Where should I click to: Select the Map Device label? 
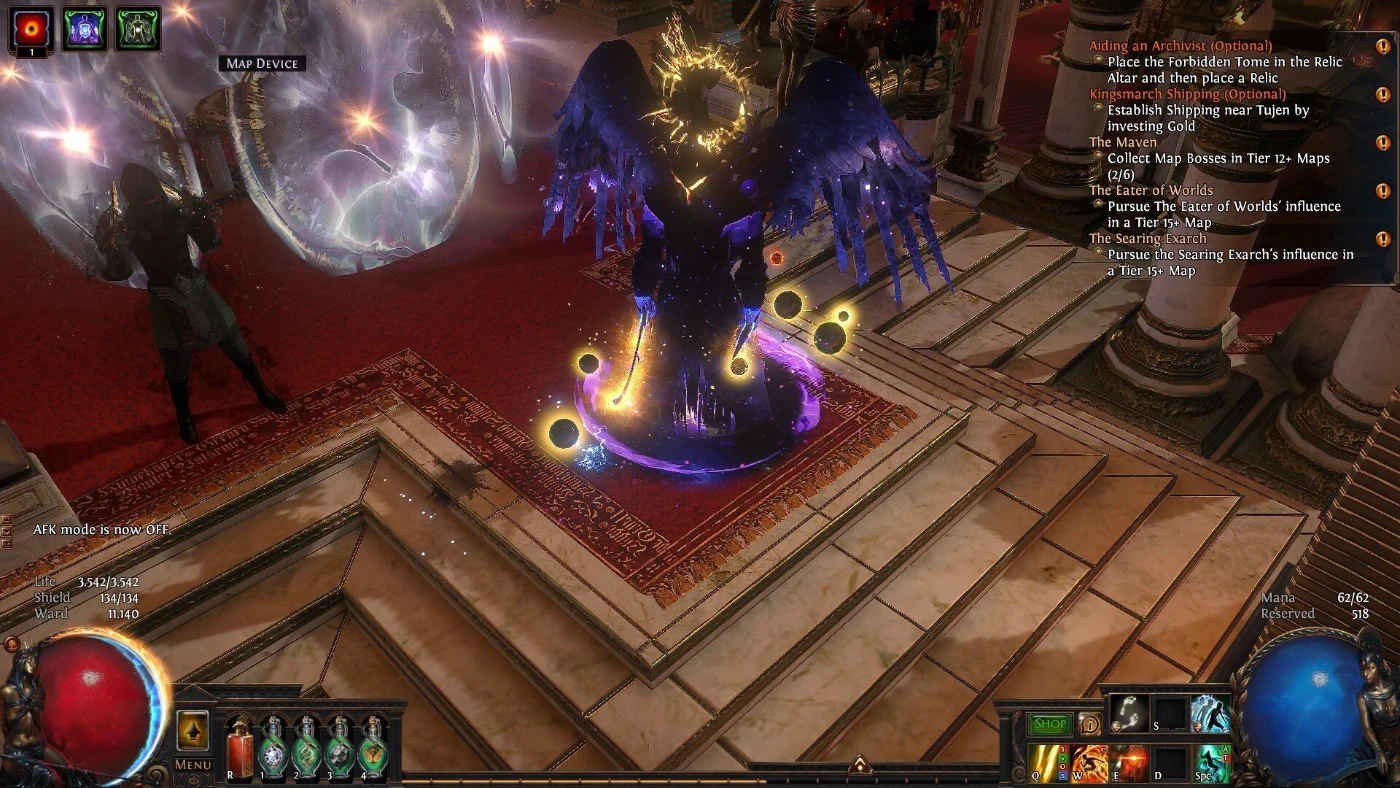pyautogui.click(x=262, y=64)
